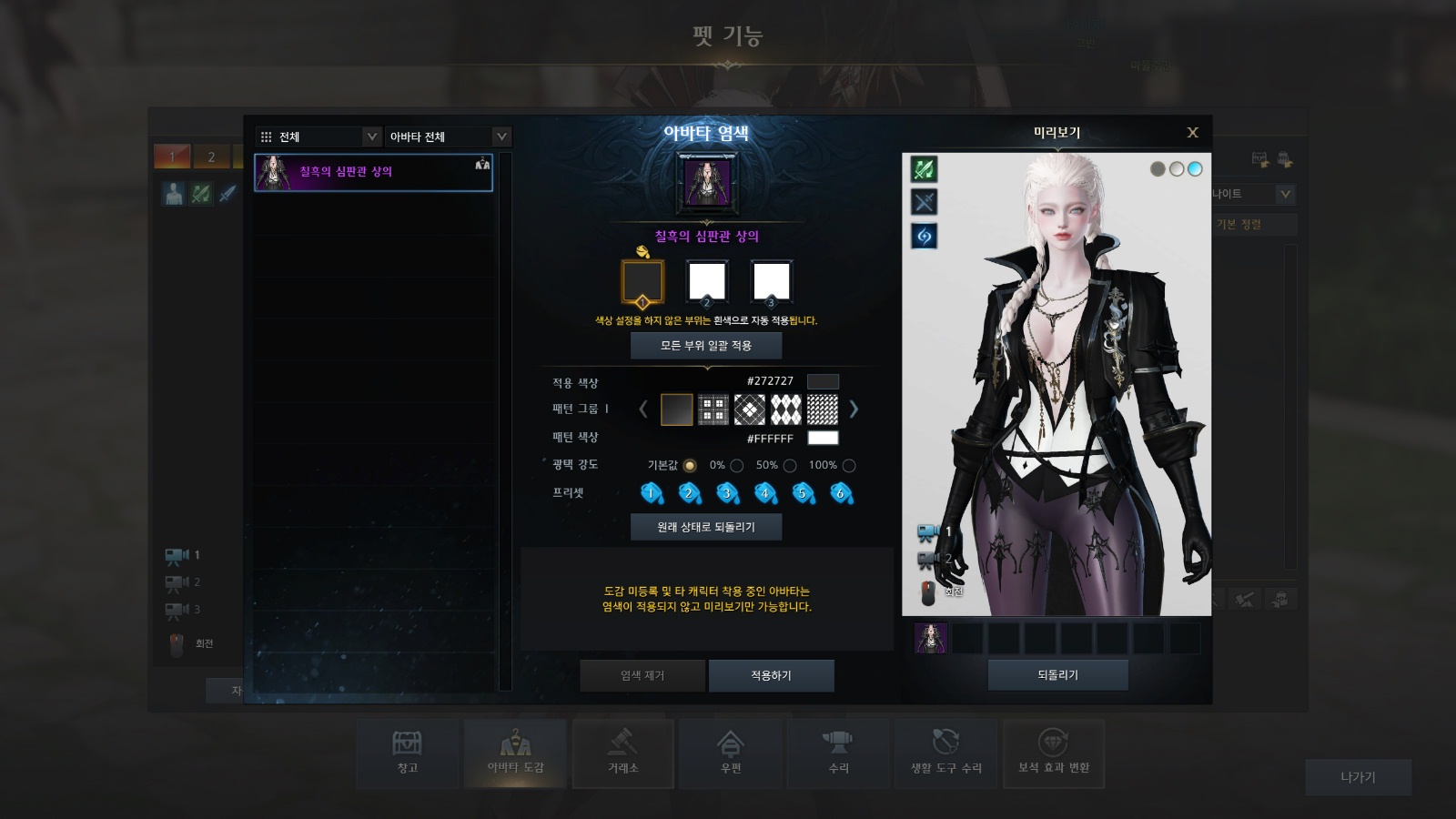Screen dimensions: 1456x819
Task: Select dye part slot 3
Action: click(771, 281)
